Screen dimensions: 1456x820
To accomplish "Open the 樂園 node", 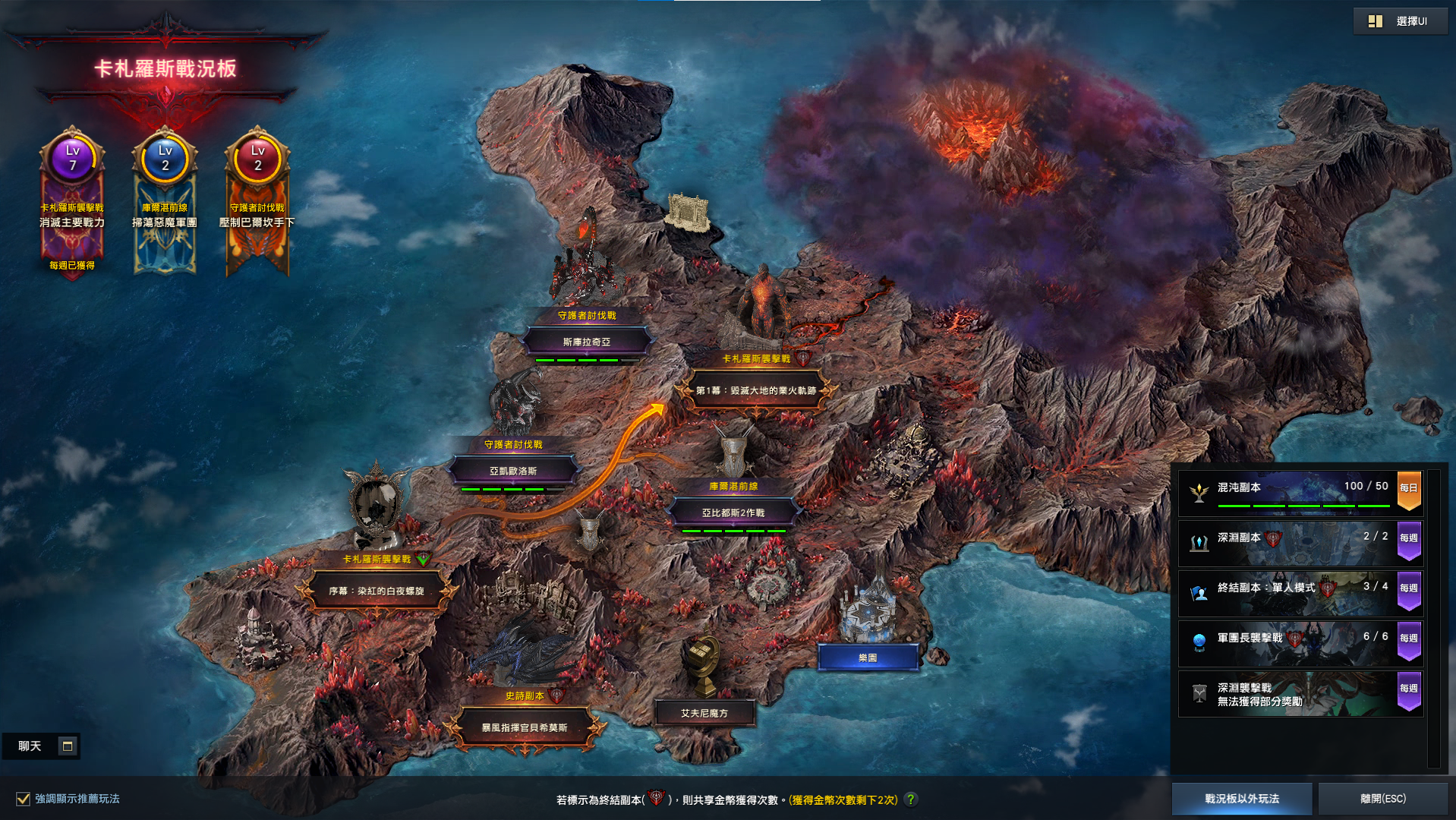I will [868, 658].
